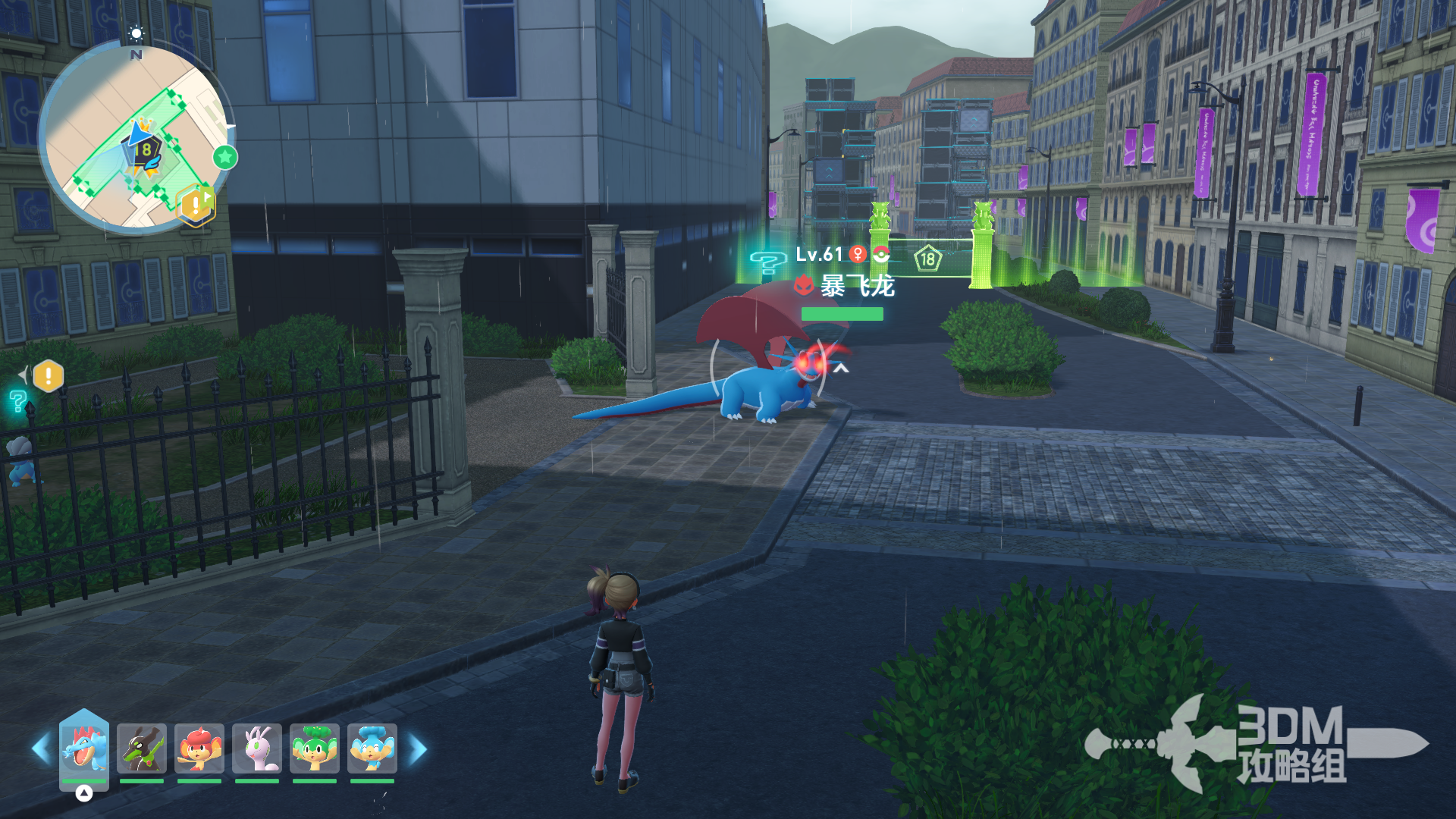Open the circular minimap
This screenshot has width=1456, height=819.
[135, 138]
